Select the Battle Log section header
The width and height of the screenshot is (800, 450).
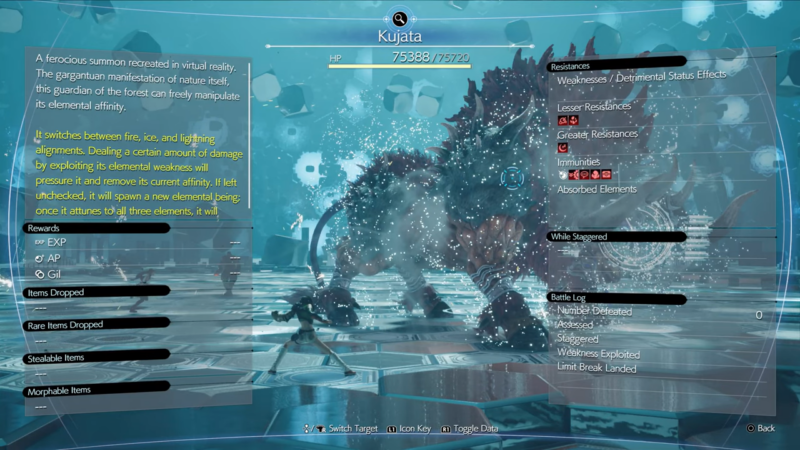pyautogui.click(x=573, y=298)
